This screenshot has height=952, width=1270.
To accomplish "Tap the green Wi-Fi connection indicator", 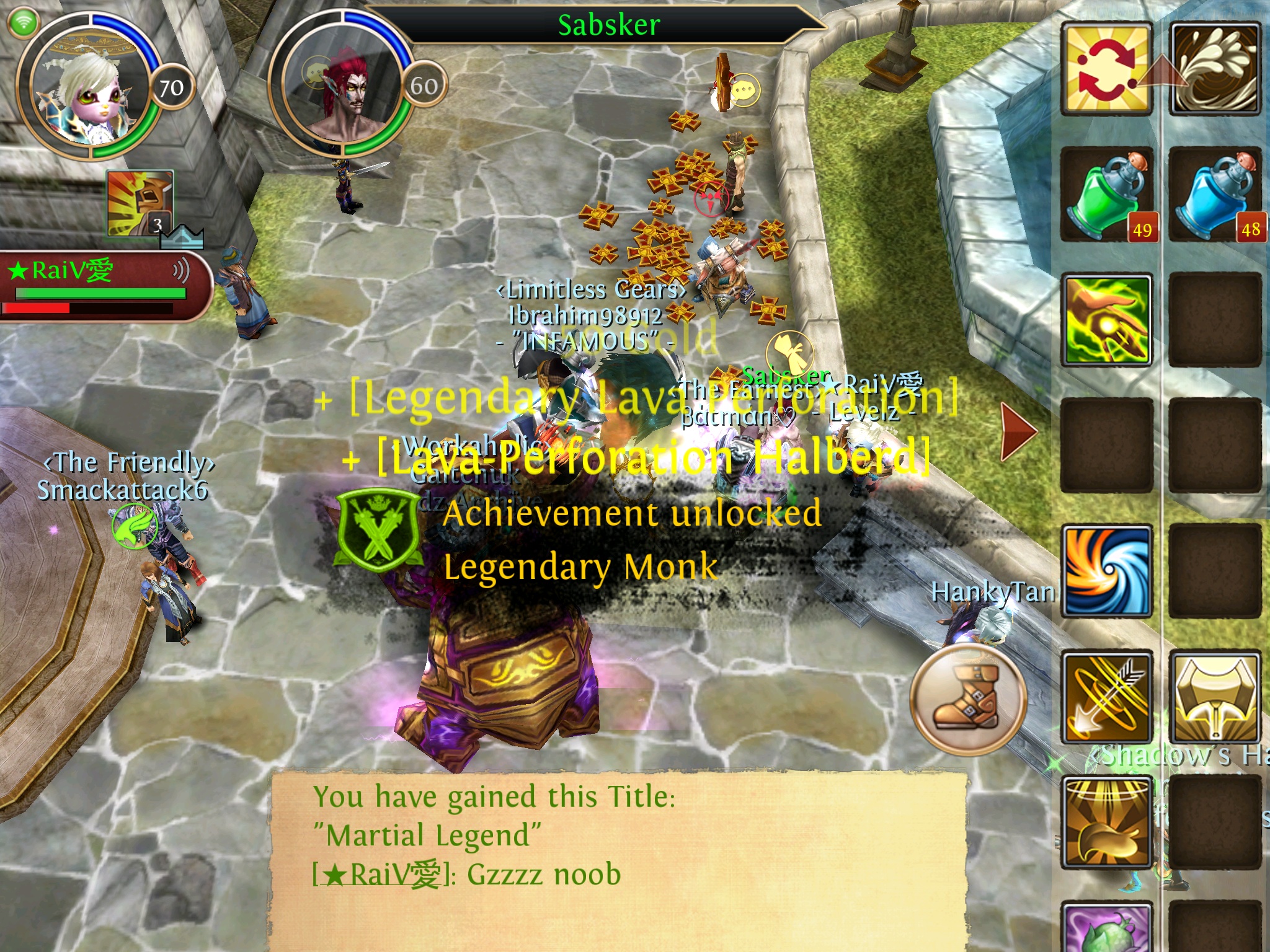I will 24,23.
